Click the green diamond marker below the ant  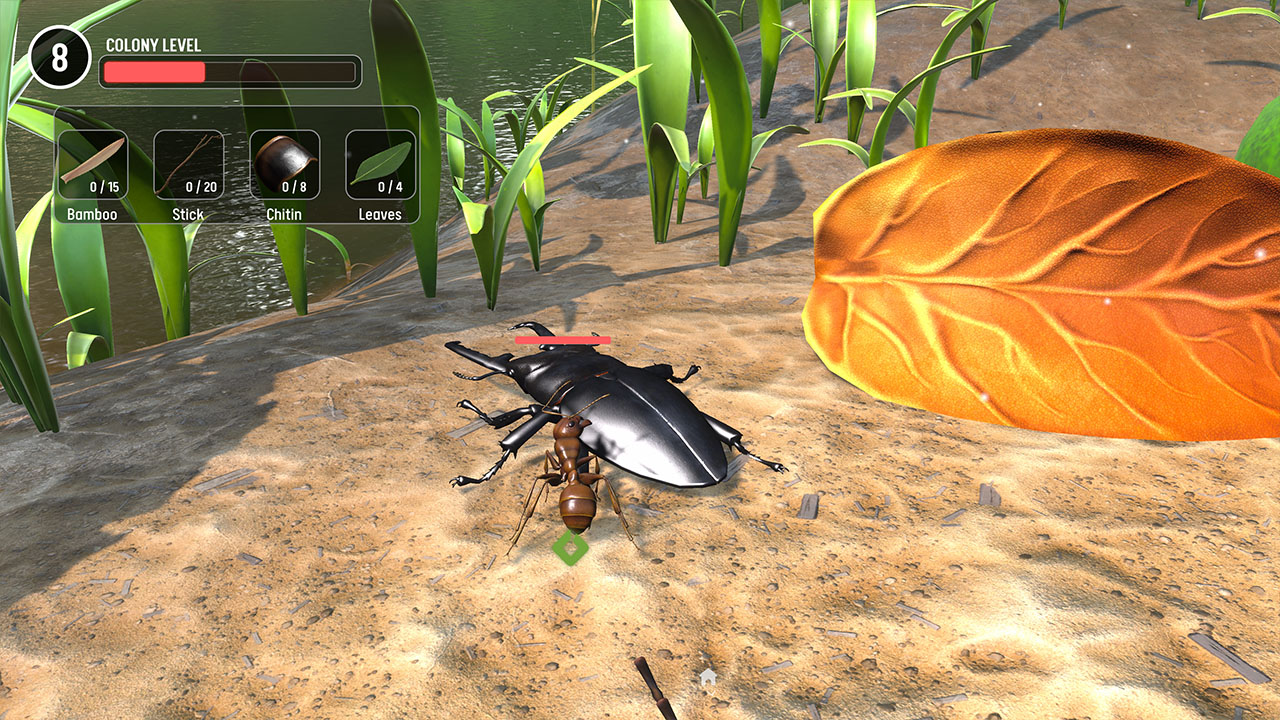coord(573,548)
